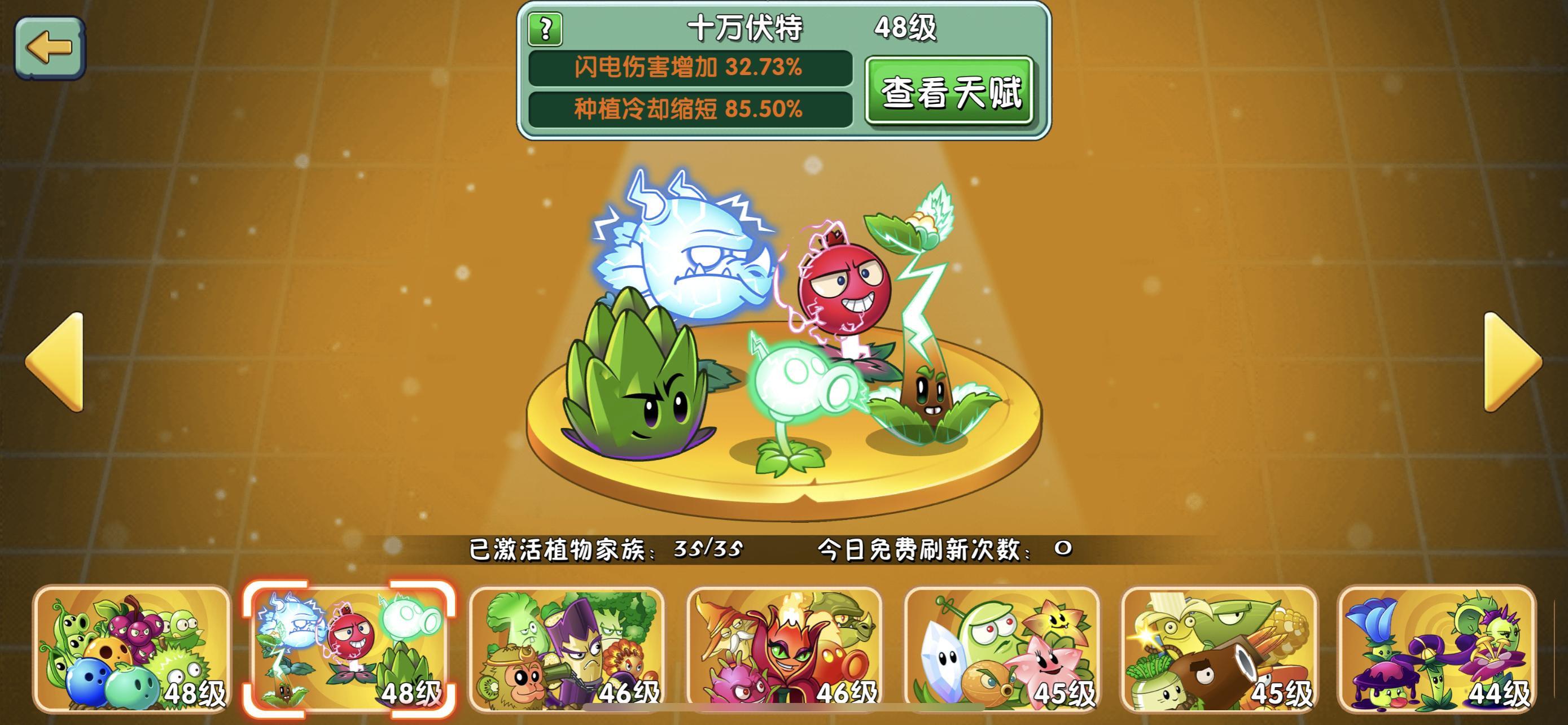Image resolution: width=1568 pixels, height=725 pixels.
Task: Go back with the orange arrow button
Action: pyautogui.click(x=50, y=47)
